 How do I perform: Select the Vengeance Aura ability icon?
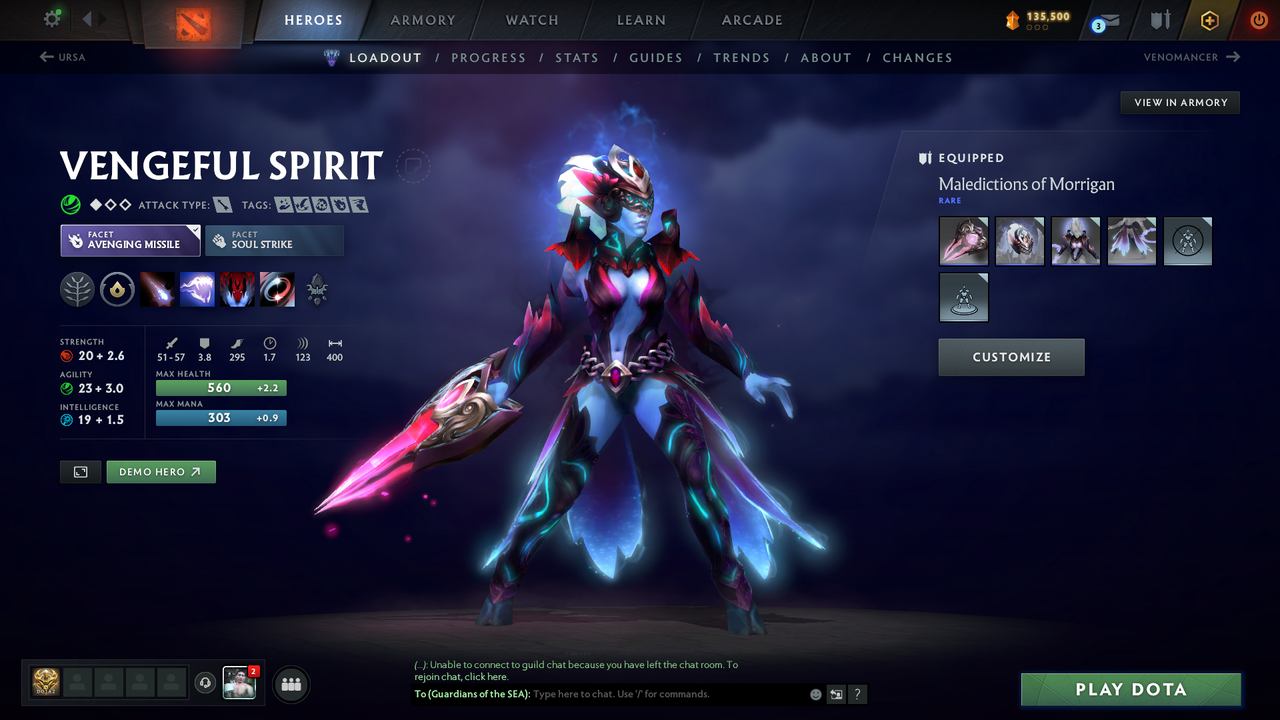[x=238, y=289]
